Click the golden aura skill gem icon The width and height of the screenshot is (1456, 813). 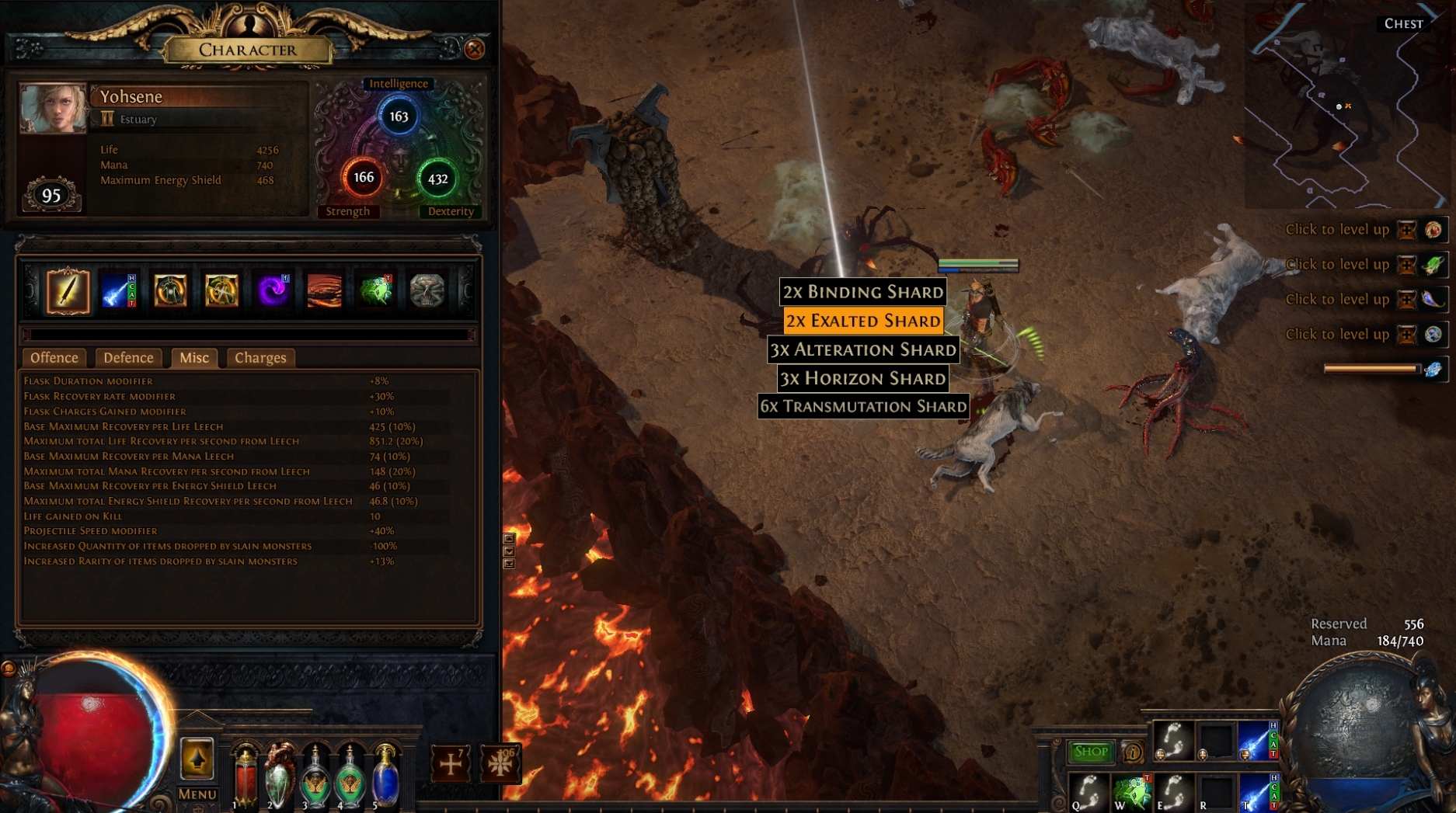pyautogui.click(x=221, y=289)
